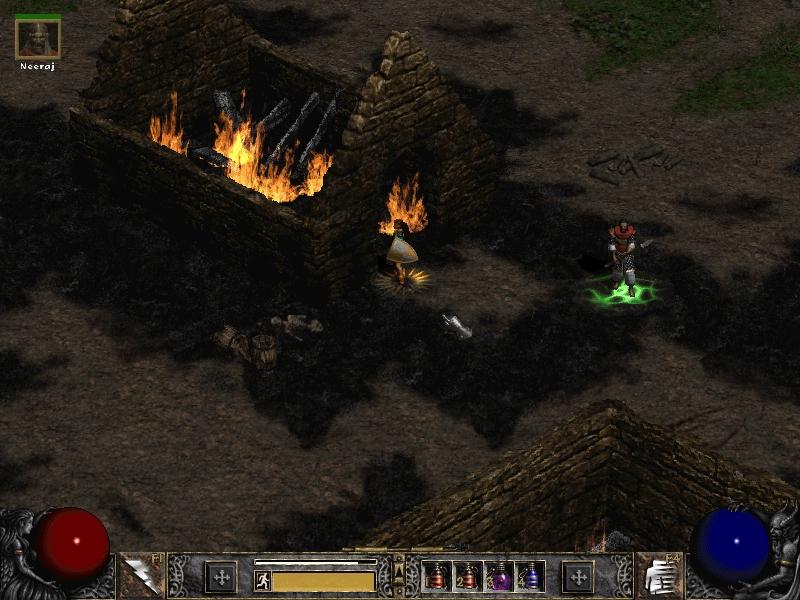Open the left-mouse attack skill selector

coord(139,575)
